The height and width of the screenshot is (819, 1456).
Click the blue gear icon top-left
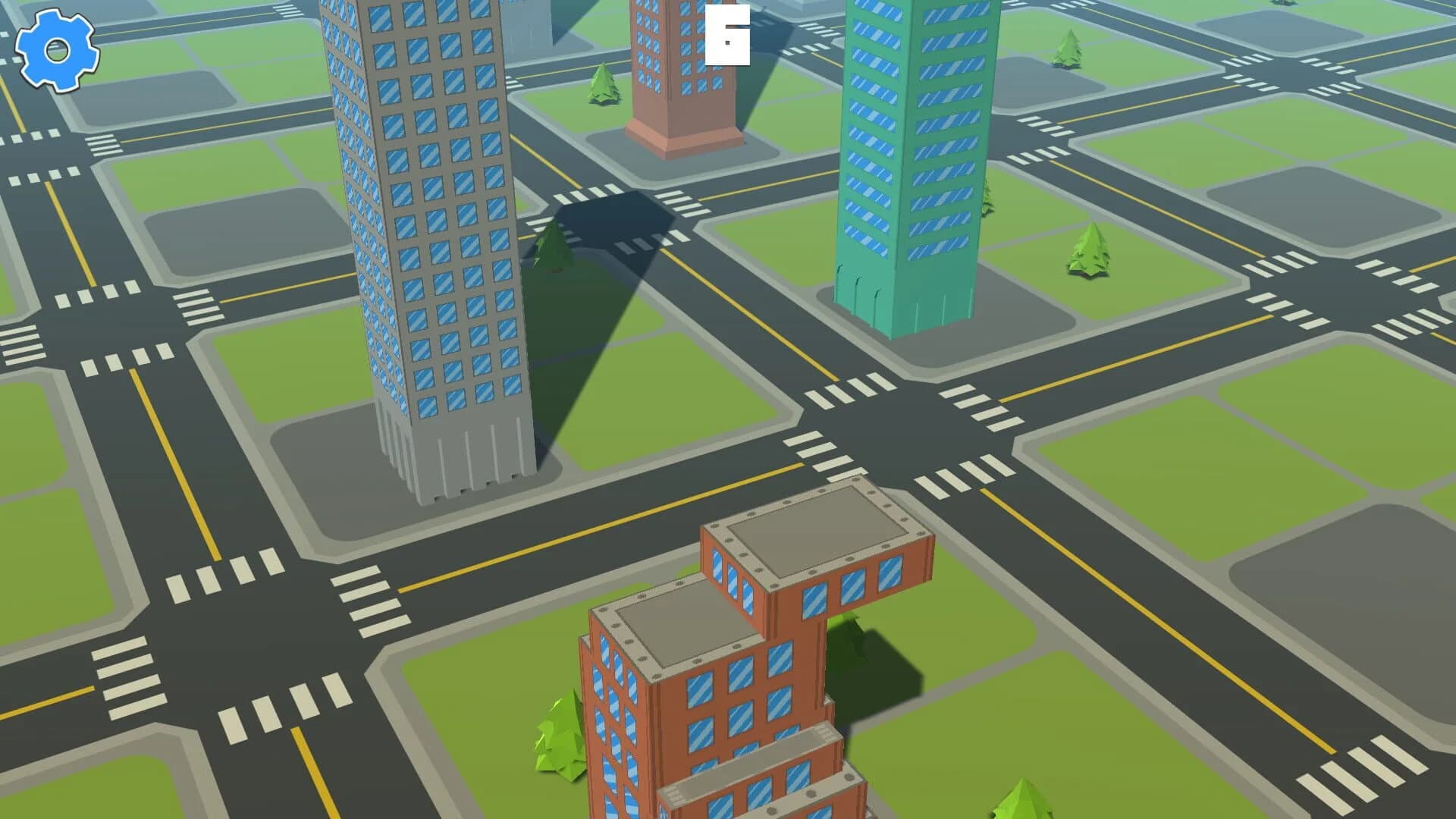(x=55, y=52)
